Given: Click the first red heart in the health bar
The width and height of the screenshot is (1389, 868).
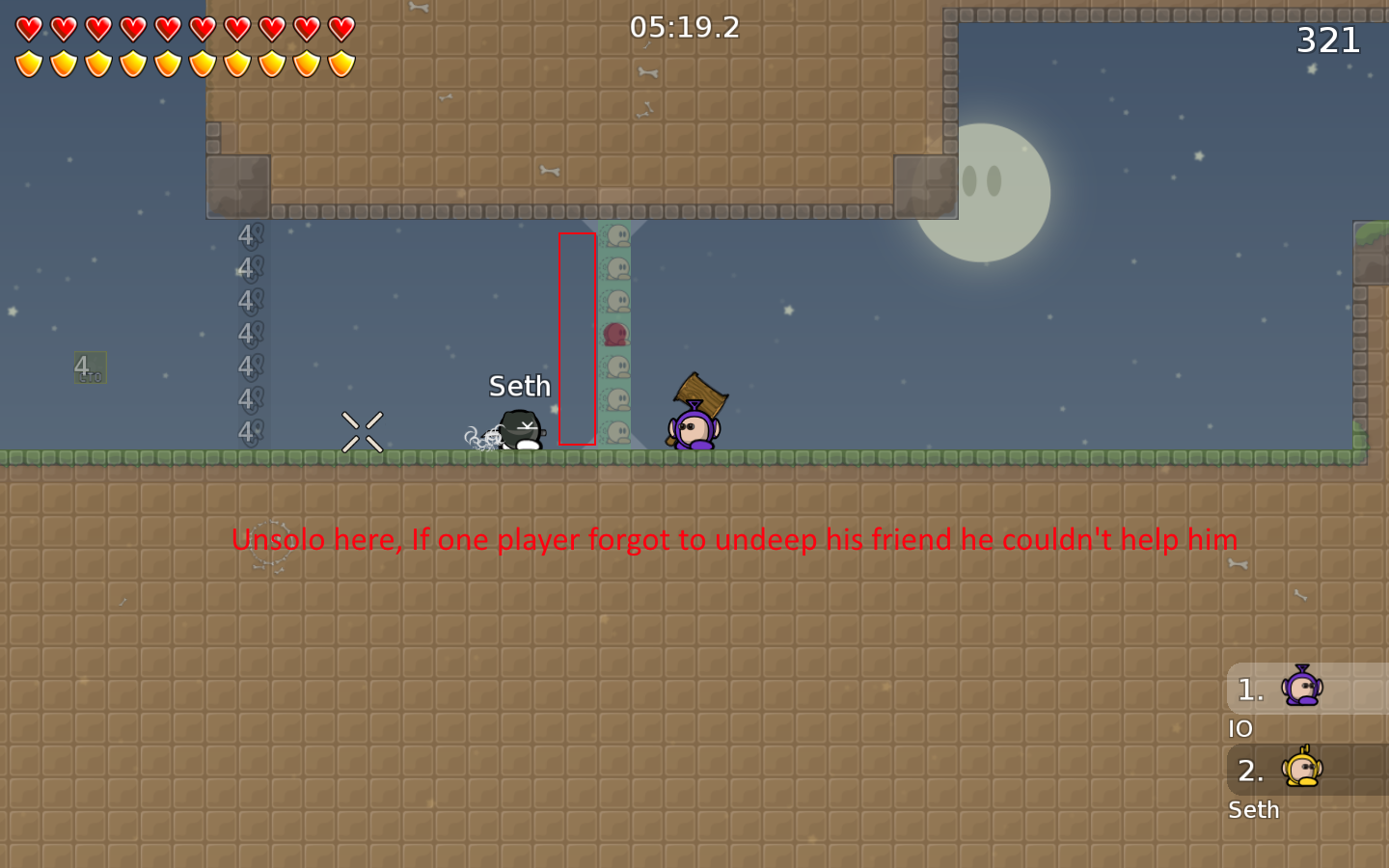Looking at the screenshot, I should [x=28, y=31].
